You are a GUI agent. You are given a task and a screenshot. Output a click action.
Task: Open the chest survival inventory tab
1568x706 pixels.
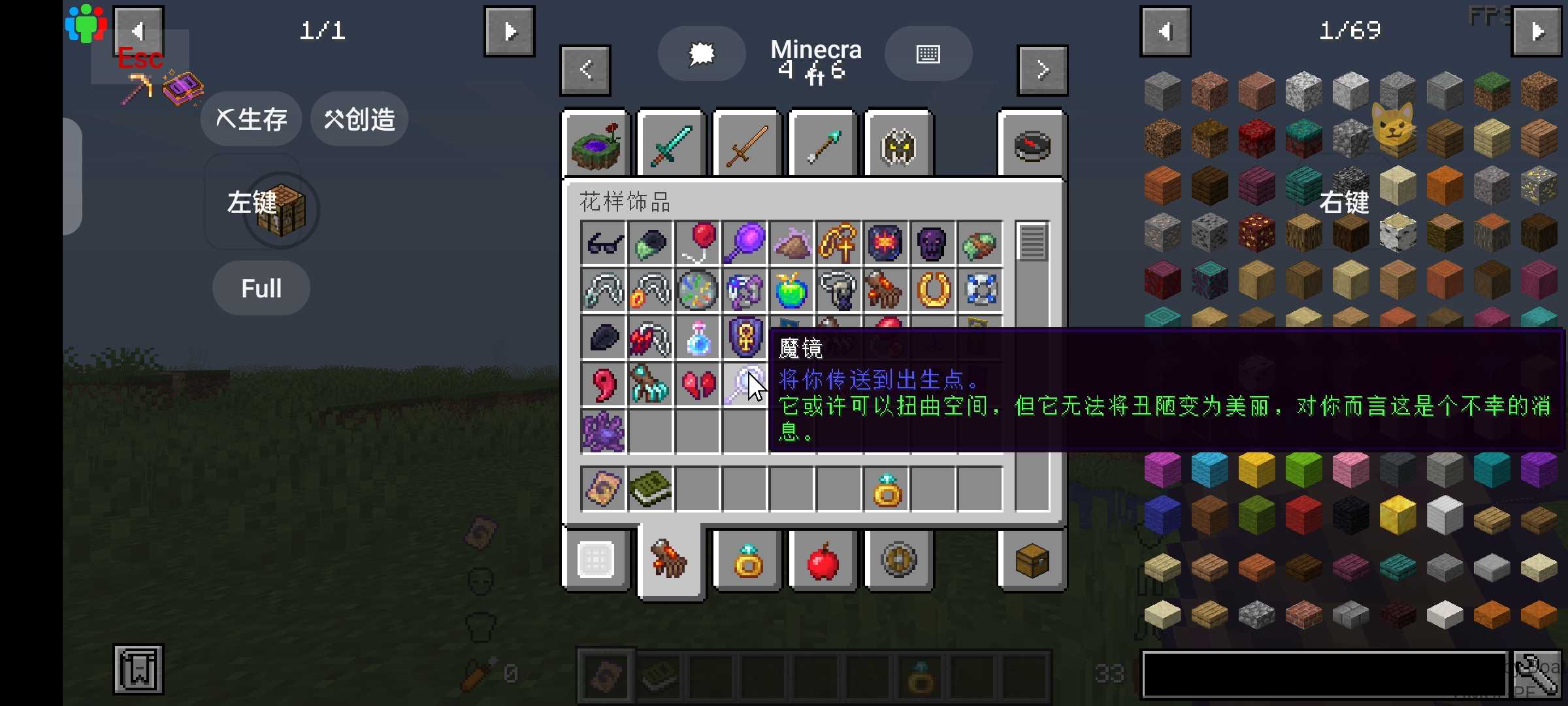(x=1032, y=561)
